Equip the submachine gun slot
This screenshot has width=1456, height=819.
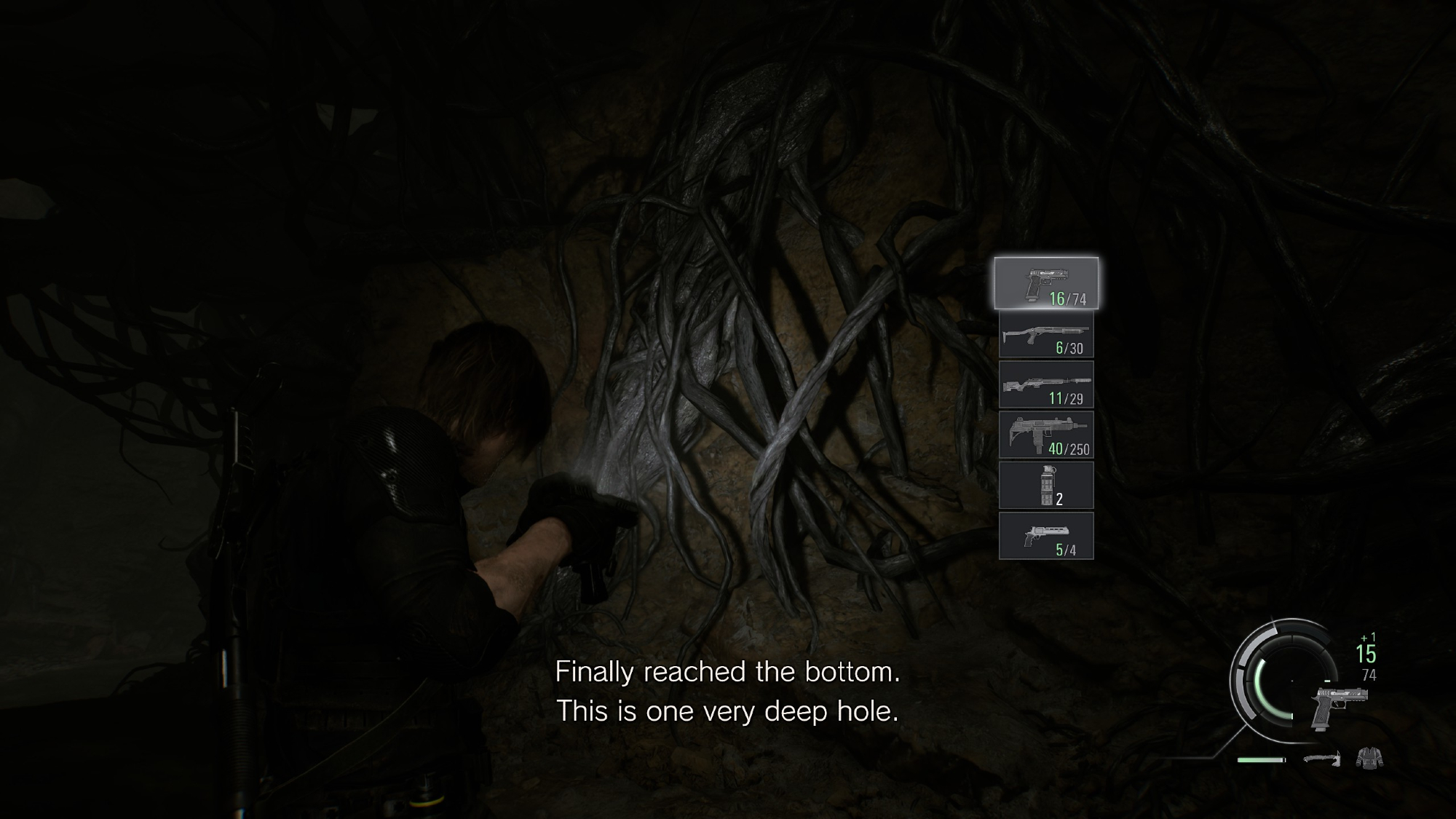tap(1046, 435)
